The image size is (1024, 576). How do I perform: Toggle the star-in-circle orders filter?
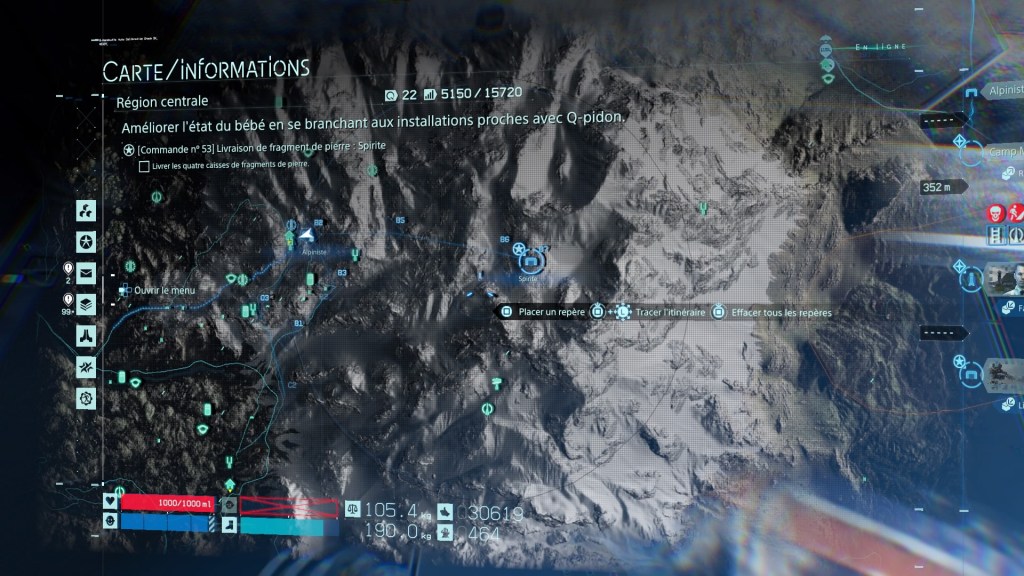coord(87,241)
